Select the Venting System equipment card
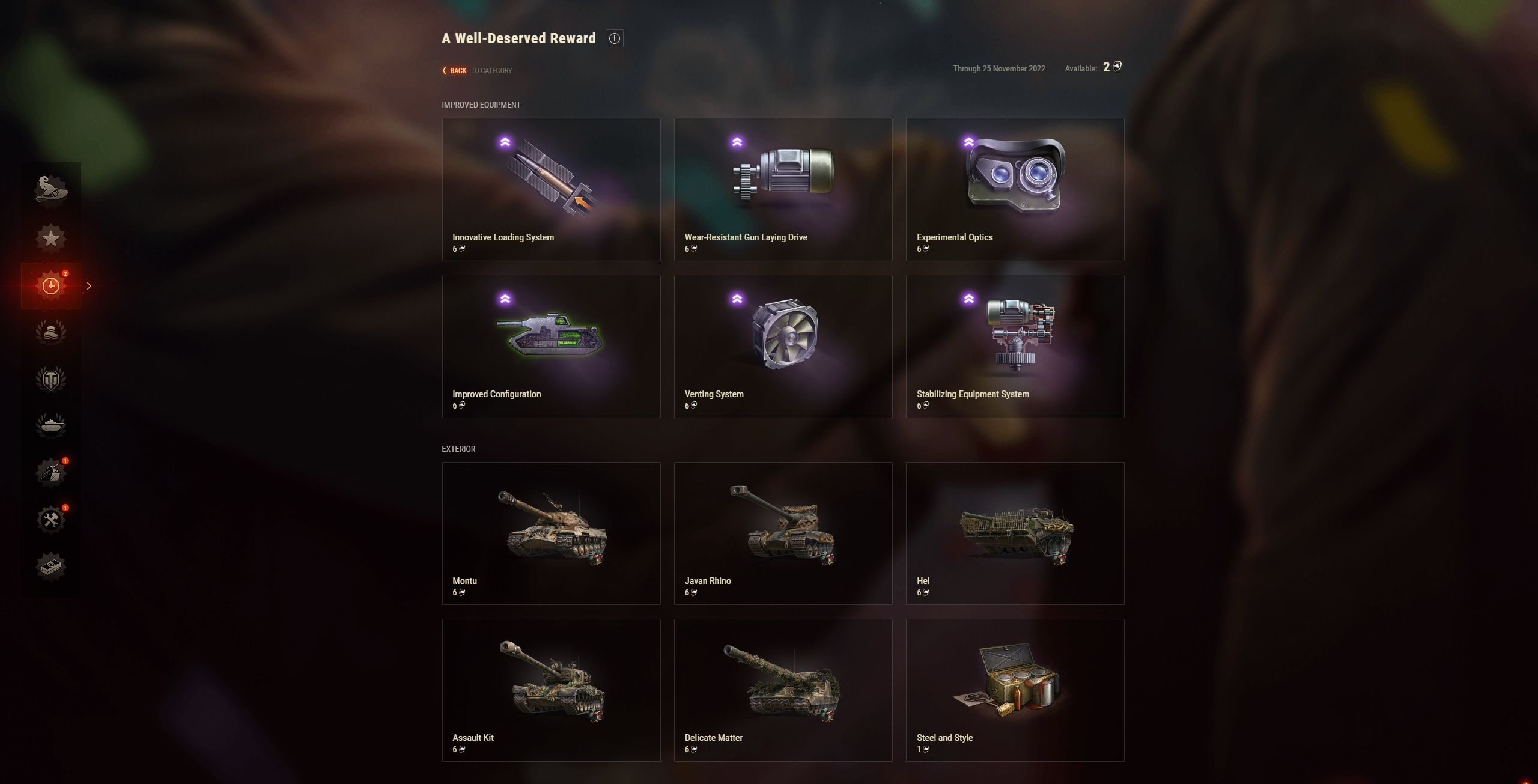 click(x=783, y=347)
